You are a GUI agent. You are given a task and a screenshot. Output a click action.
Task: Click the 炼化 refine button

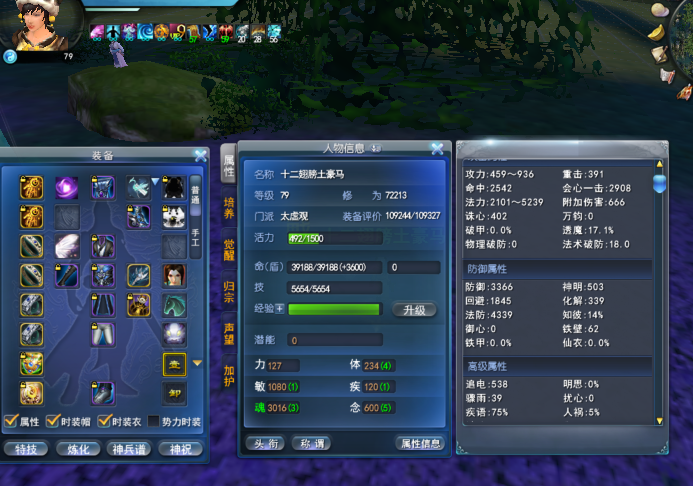click(x=78, y=449)
